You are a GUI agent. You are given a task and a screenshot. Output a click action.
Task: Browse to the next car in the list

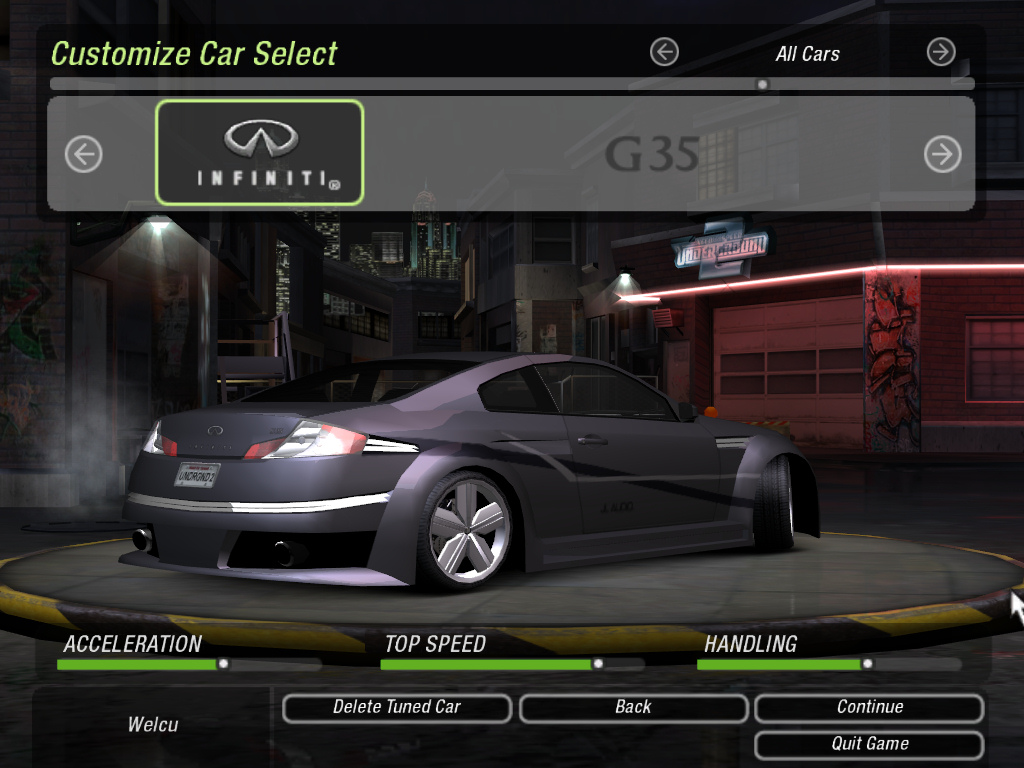click(942, 154)
